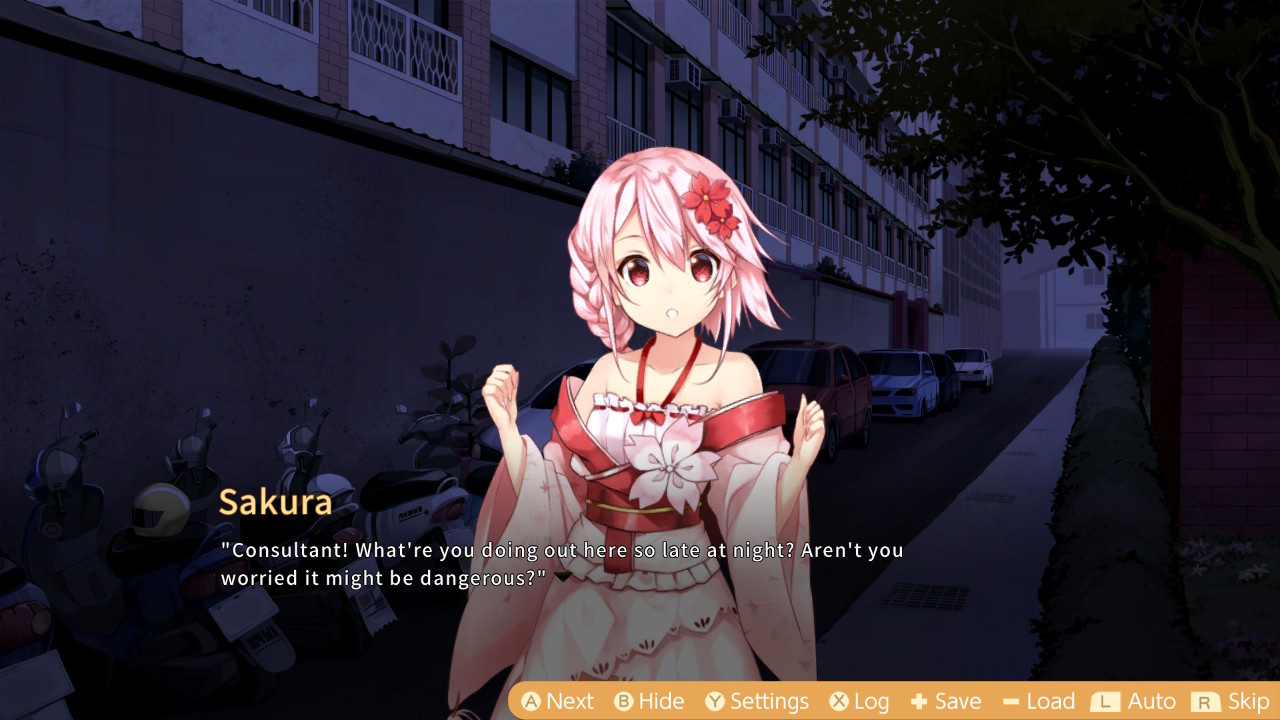
Task: Toggle Auto dialogue mode
Action: click(1133, 701)
